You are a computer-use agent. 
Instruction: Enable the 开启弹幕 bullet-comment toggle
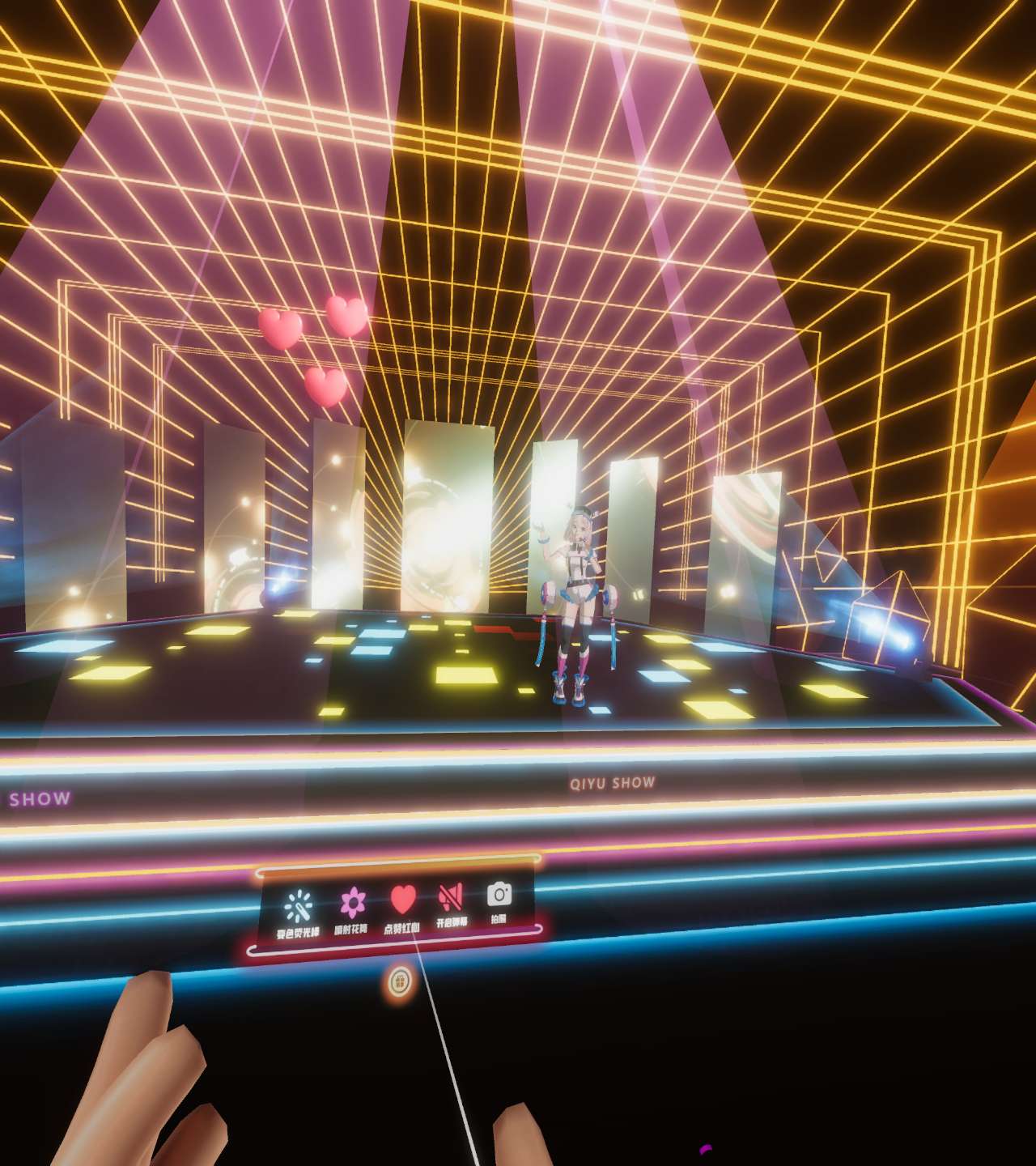coord(451,896)
